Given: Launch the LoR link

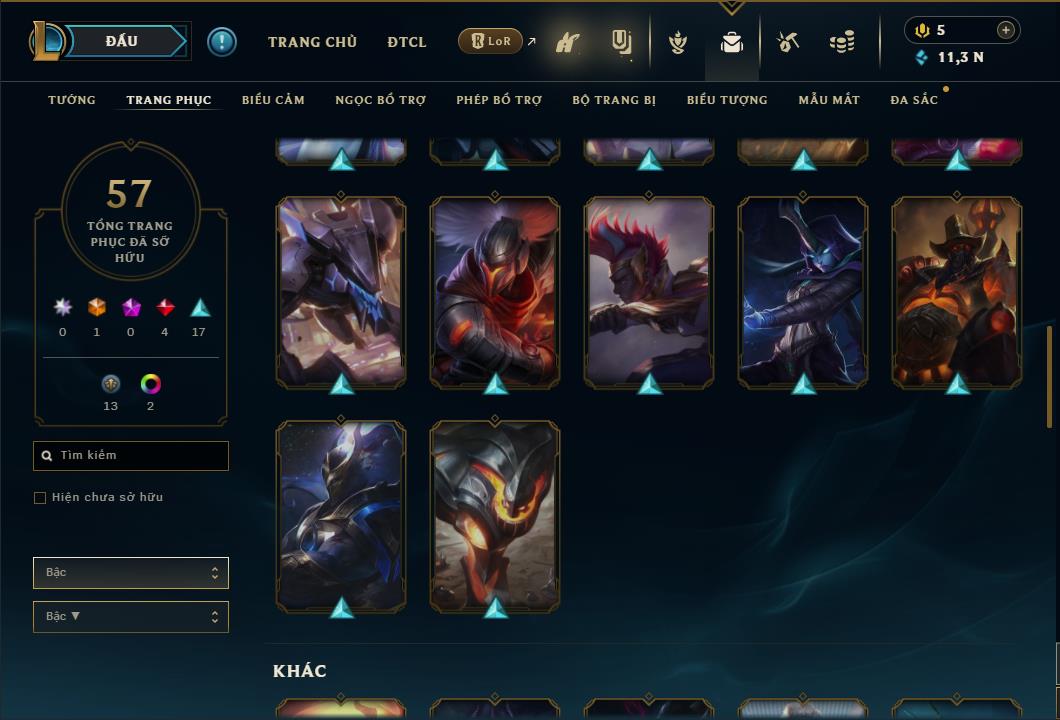Looking at the screenshot, I should coord(491,42).
